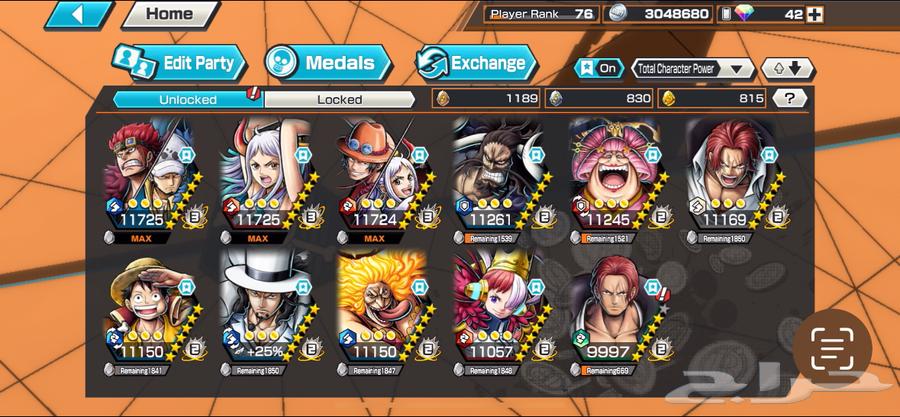Image resolution: width=900 pixels, height=417 pixels.
Task: Open the question mark help button
Action: point(790,98)
